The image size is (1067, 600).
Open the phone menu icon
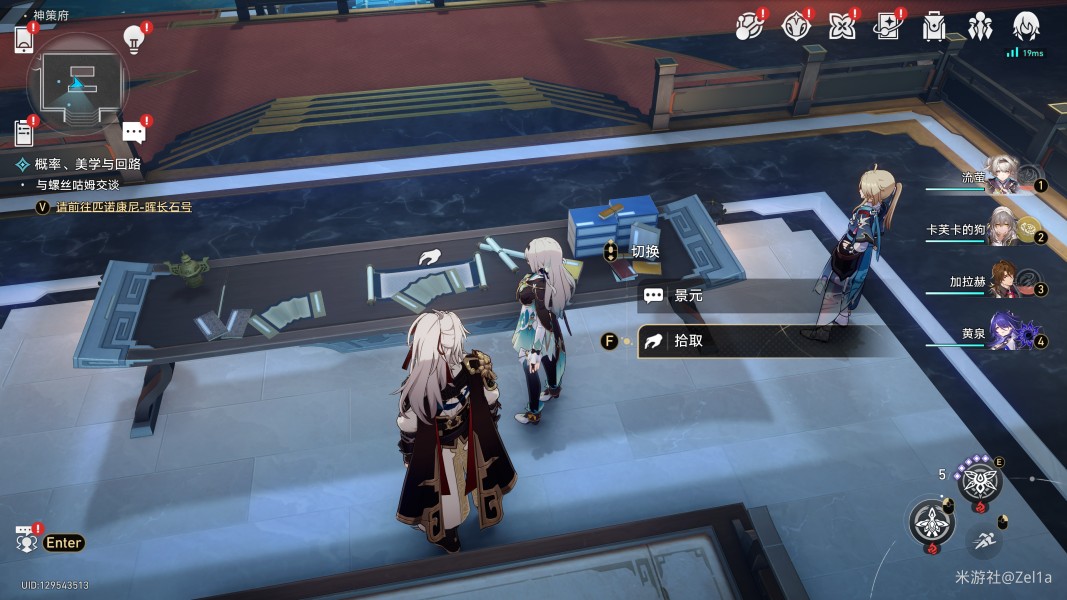point(25,40)
